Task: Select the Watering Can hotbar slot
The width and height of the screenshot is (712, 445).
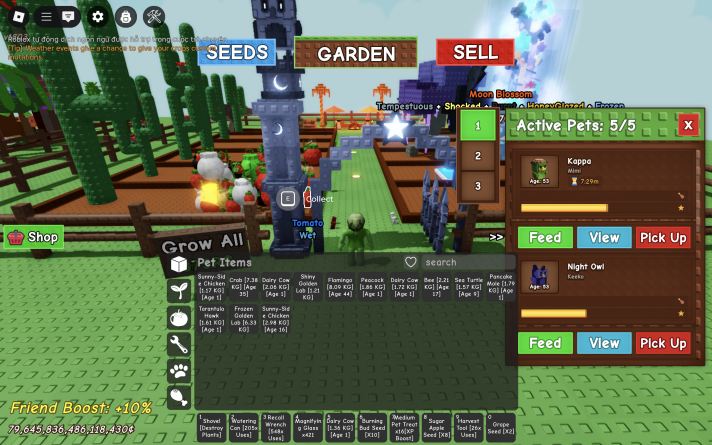Action: 243,426
